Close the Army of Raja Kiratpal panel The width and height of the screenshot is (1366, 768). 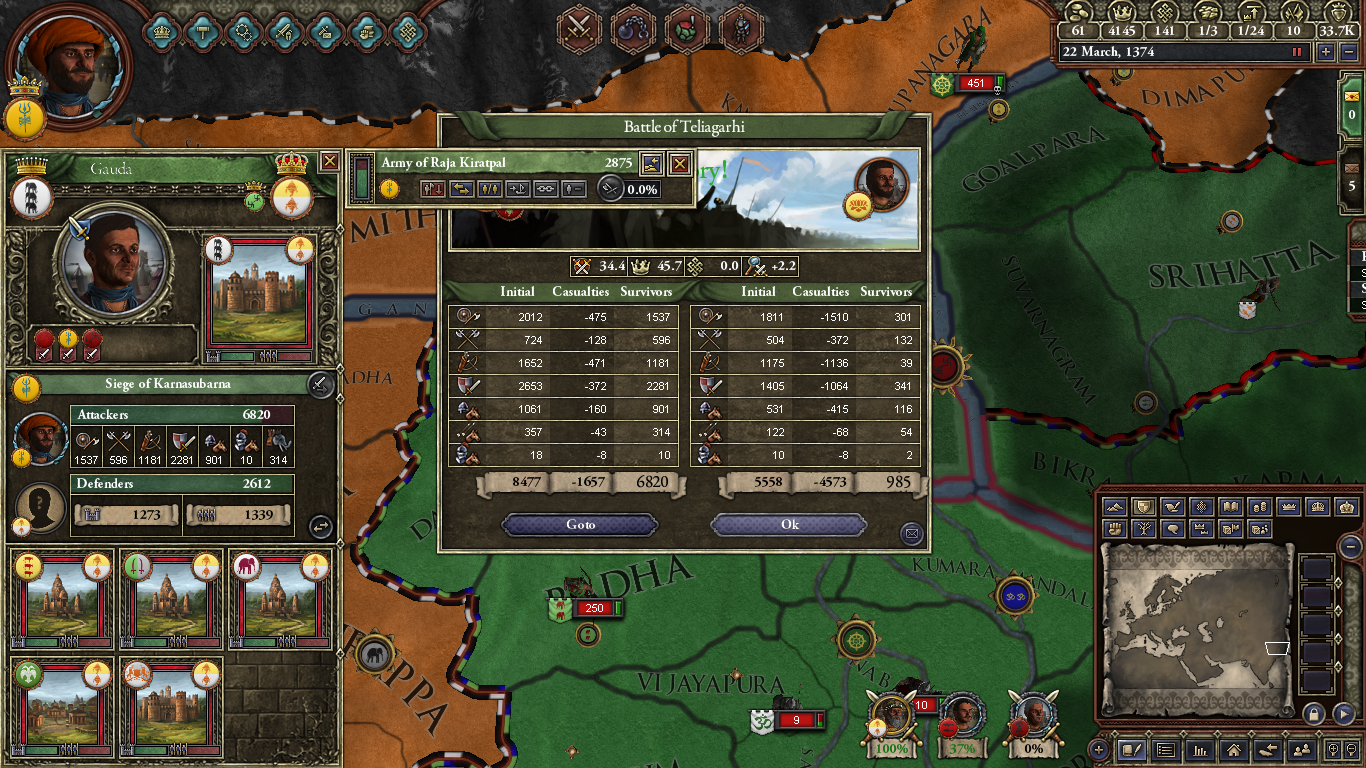[679, 163]
